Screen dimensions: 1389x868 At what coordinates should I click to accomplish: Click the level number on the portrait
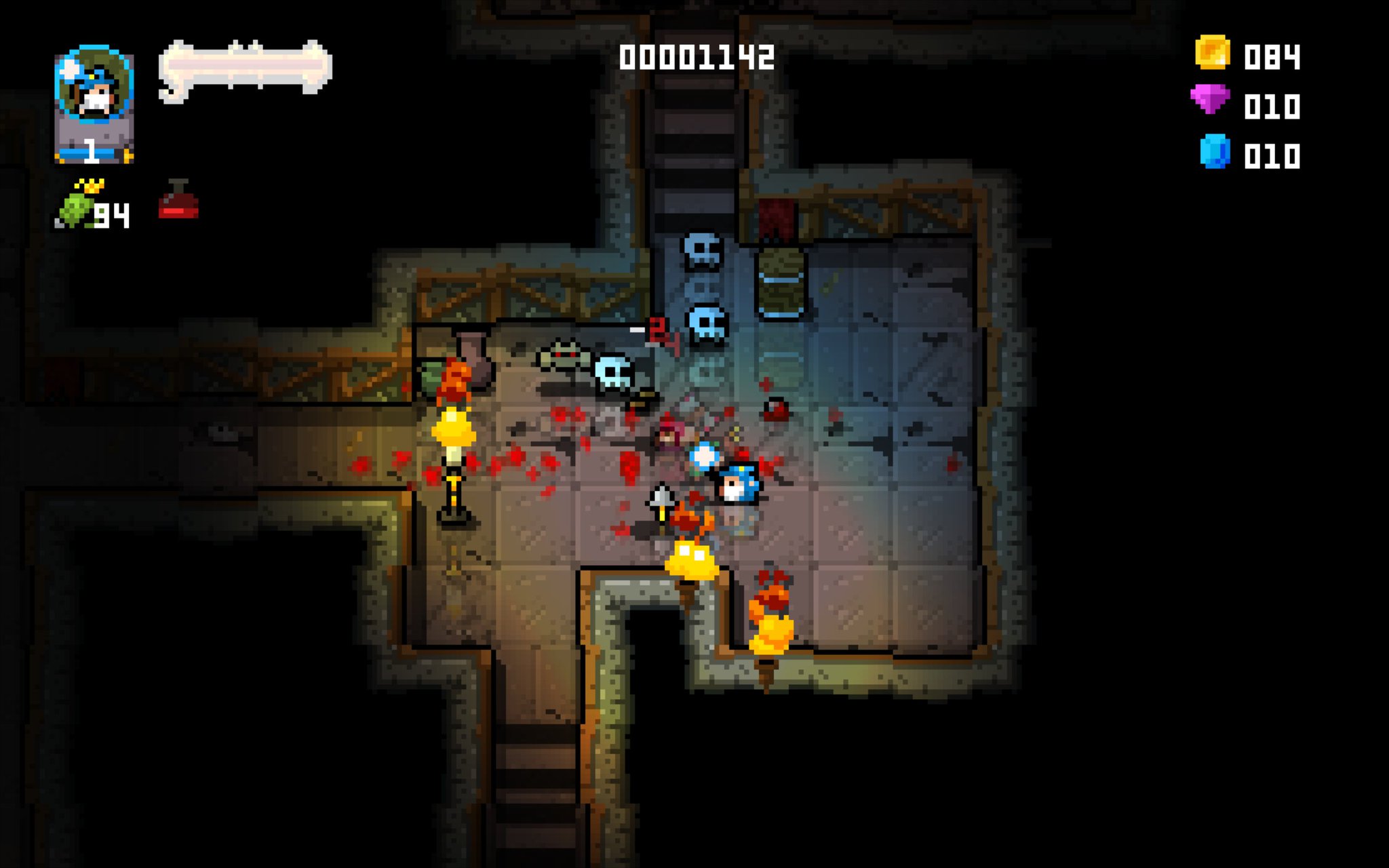92,151
